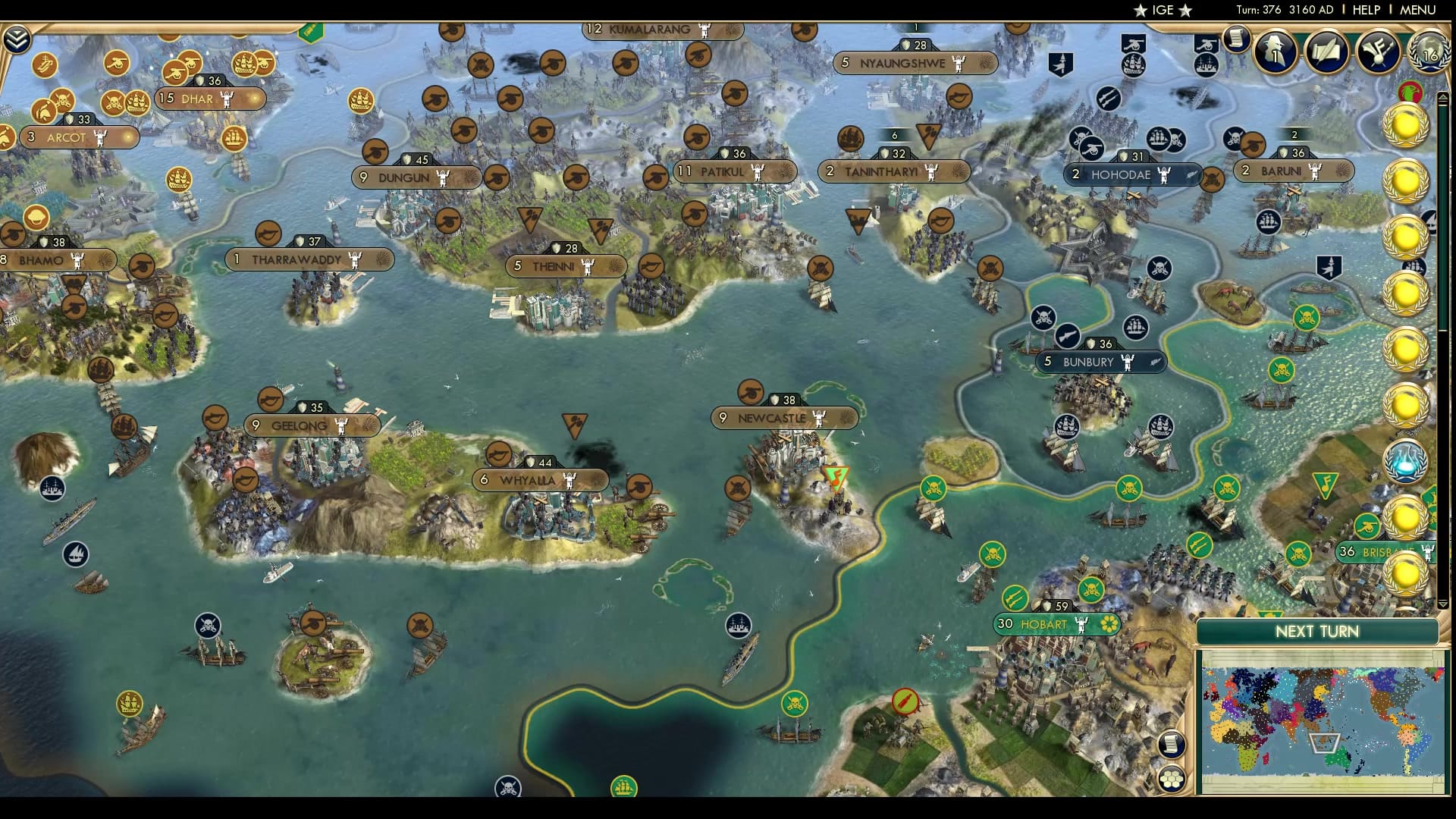Image resolution: width=1456 pixels, height=819 pixels.
Task: Open the Culture overview music-note icon
Action: point(1379,52)
